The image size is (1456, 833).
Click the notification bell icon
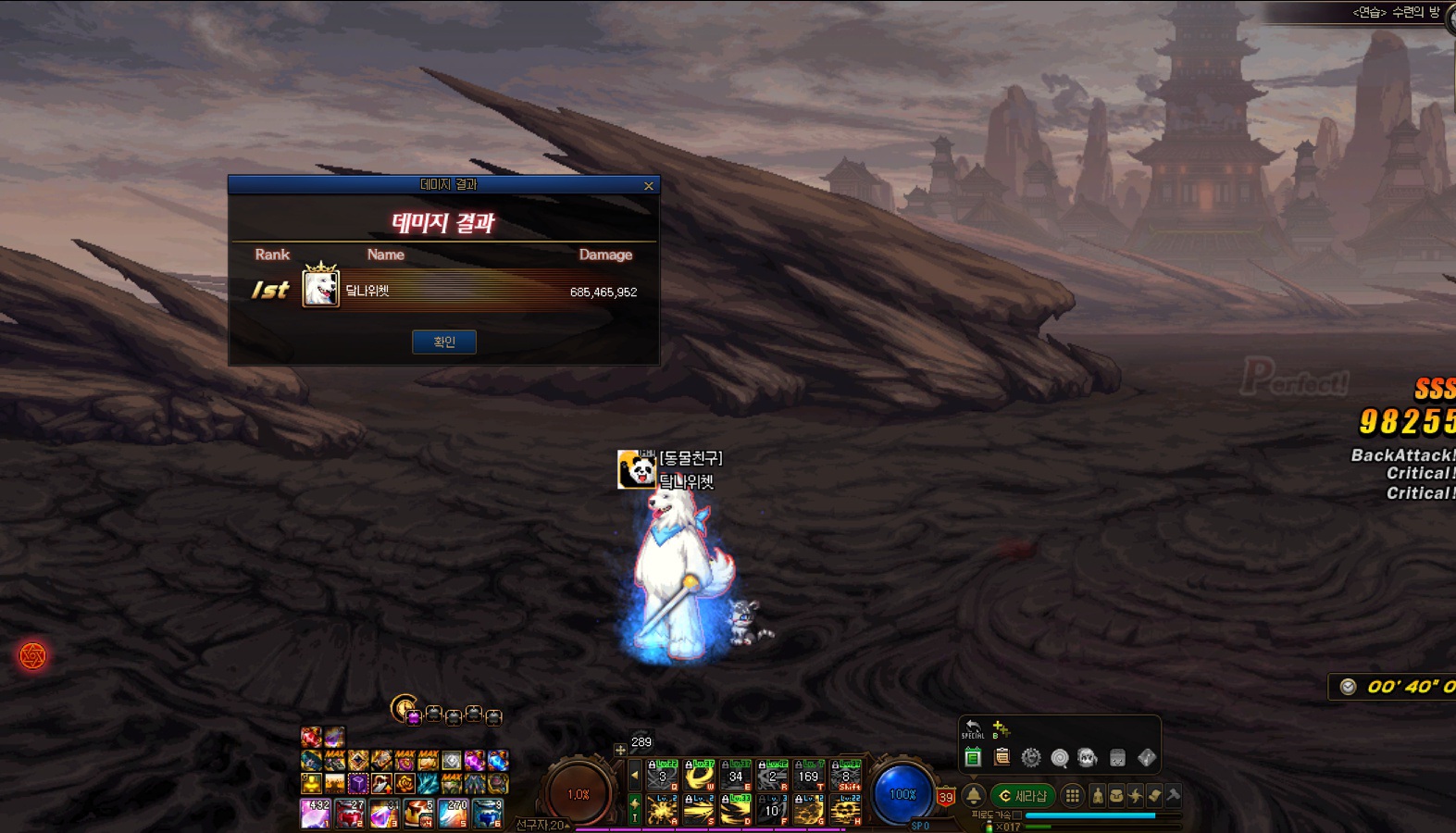pyautogui.click(x=974, y=796)
